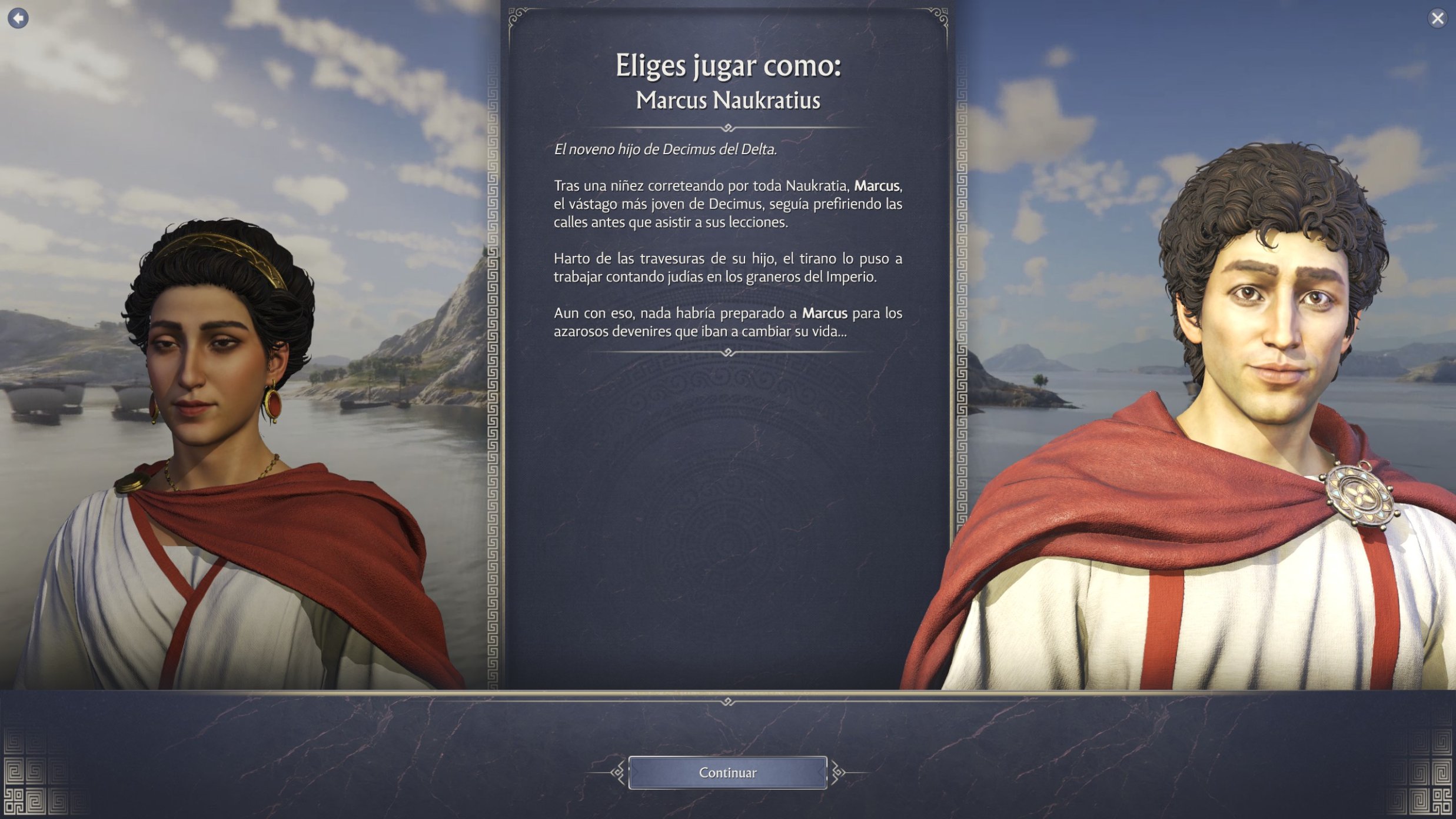
Task: Close the character selection screen
Action: click(x=1437, y=19)
